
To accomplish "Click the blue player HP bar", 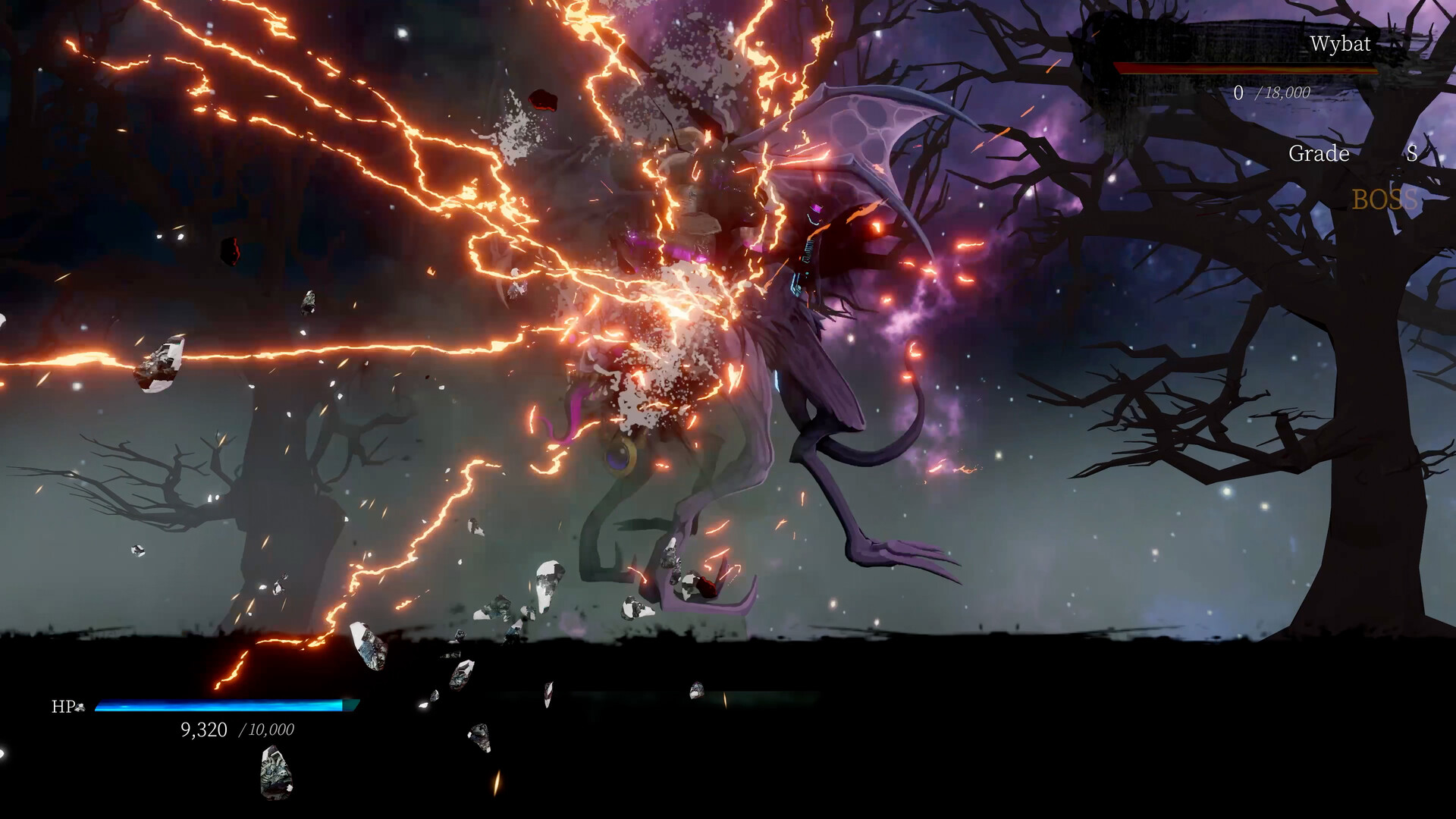I will tap(216, 707).
